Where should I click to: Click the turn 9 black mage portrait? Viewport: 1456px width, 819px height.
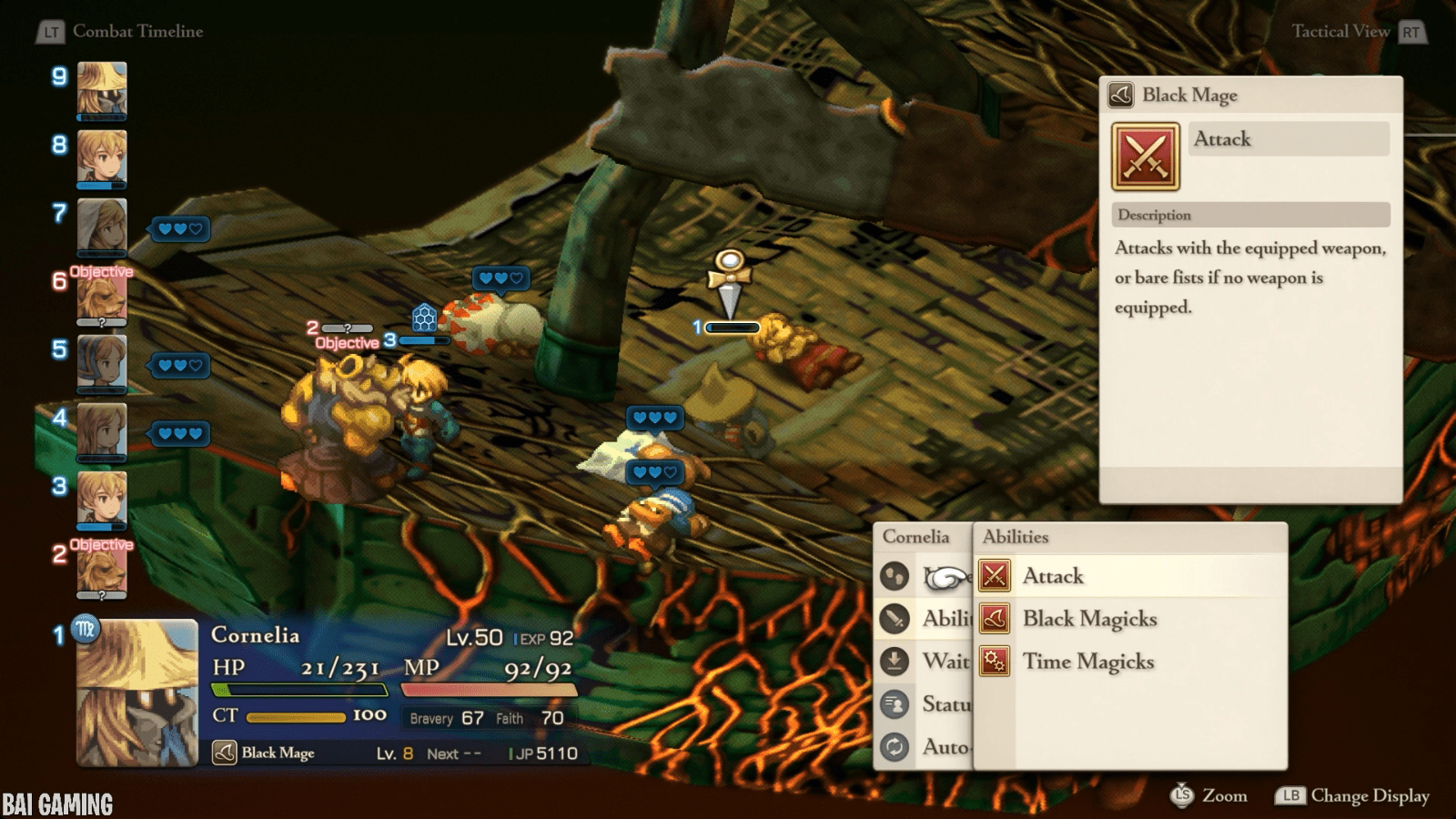102,90
